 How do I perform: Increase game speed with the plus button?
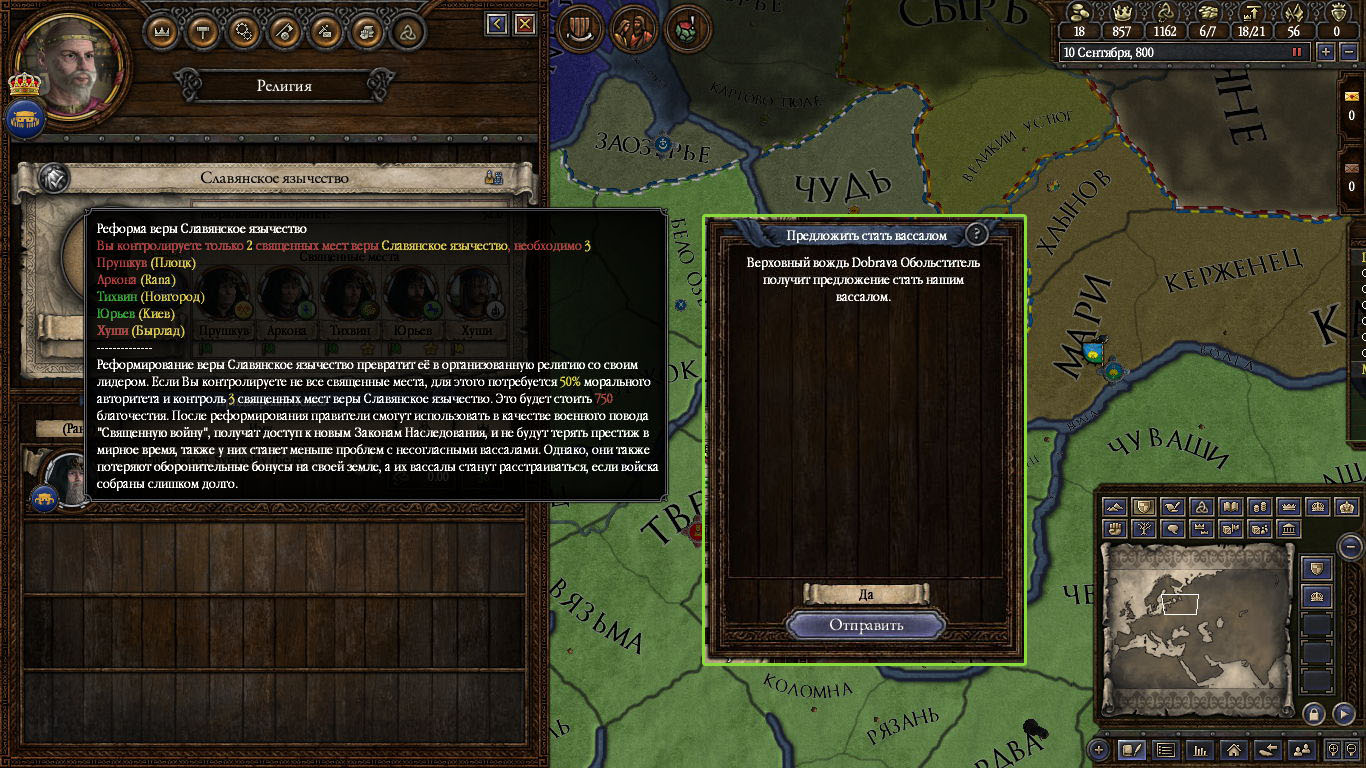coord(1326,52)
